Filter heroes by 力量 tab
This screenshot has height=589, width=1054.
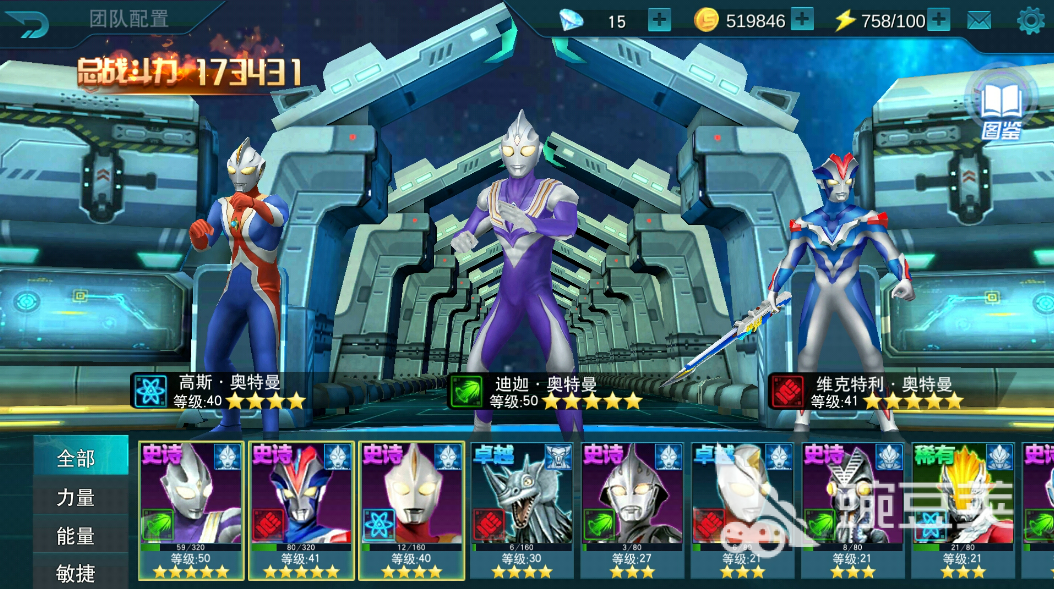tap(78, 497)
